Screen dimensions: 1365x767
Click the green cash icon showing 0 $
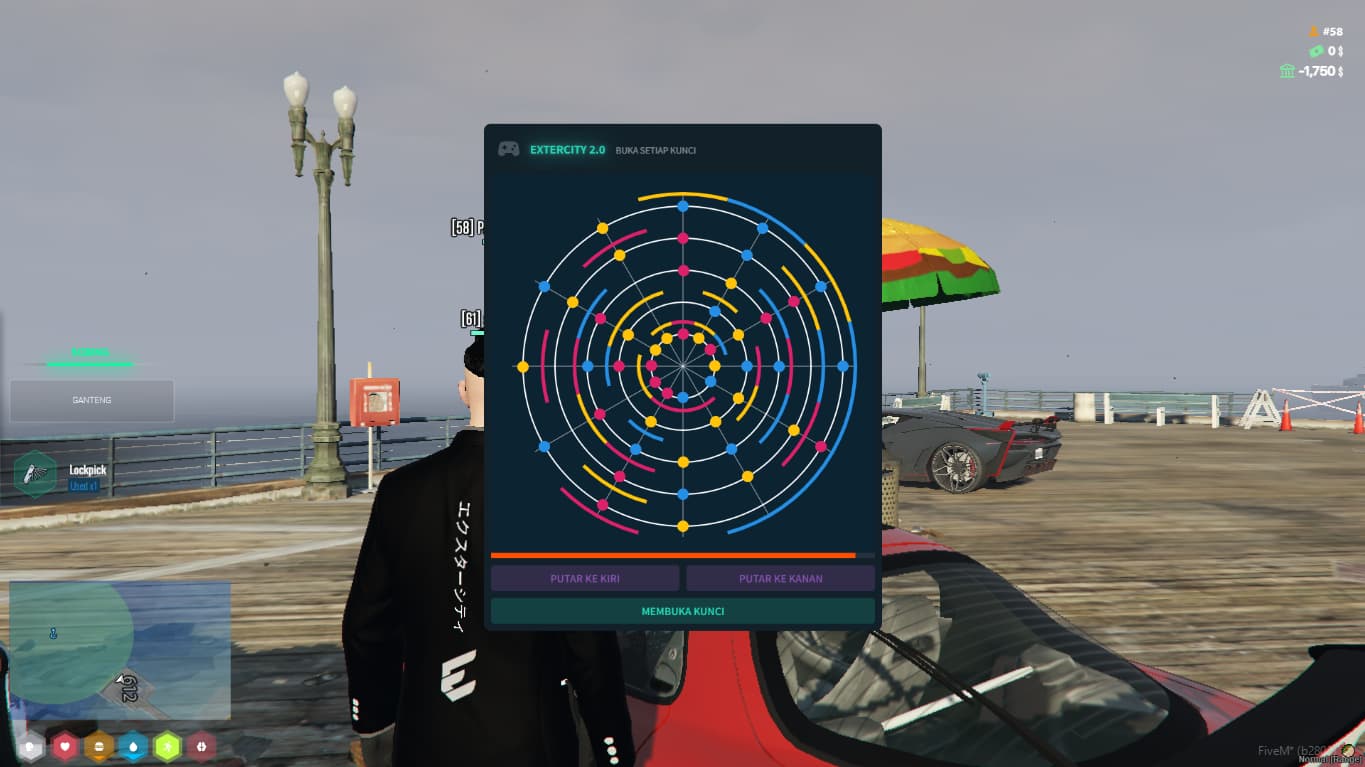(x=1316, y=51)
